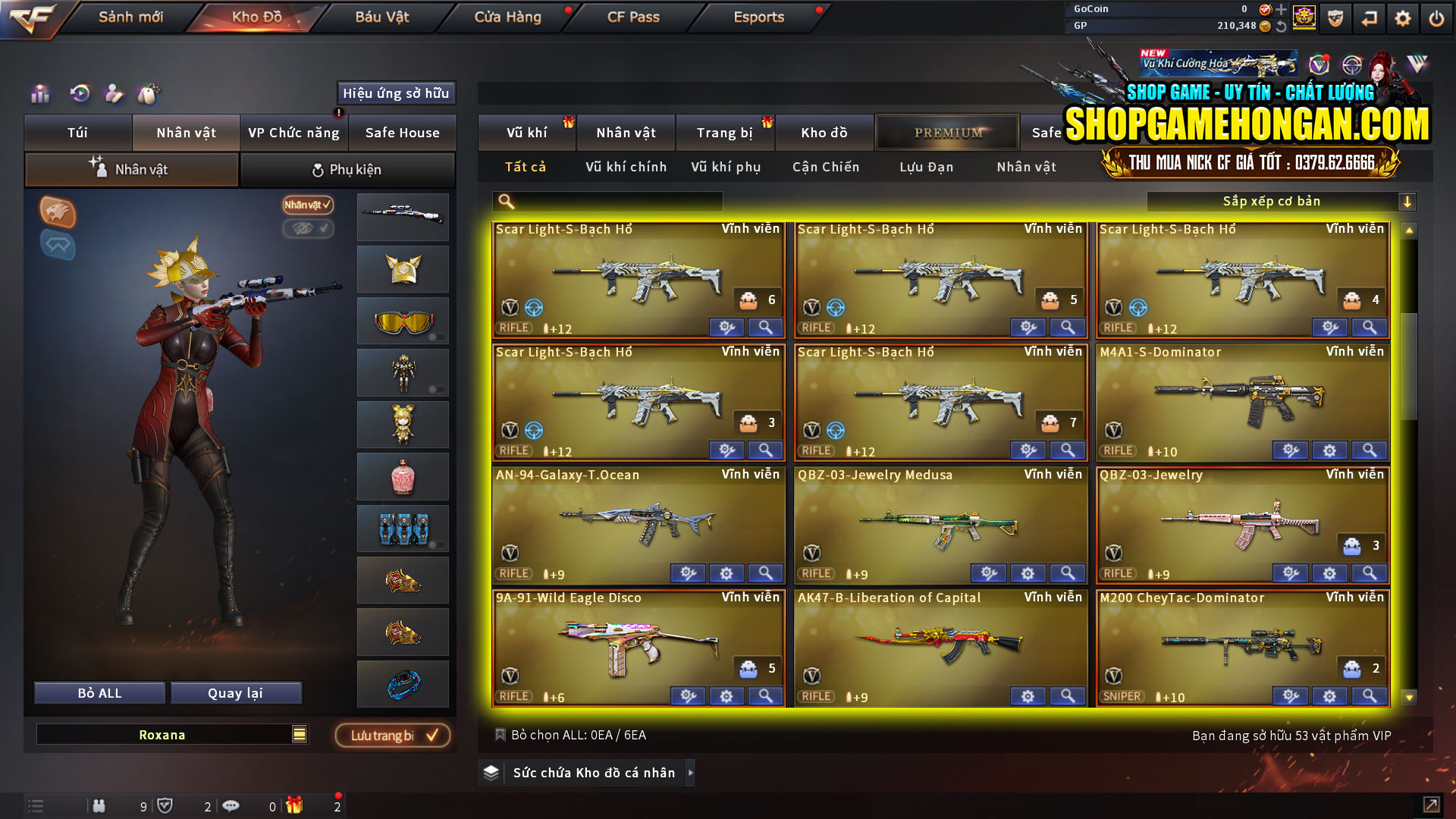Open the ranking statistics icon above character panel
This screenshot has width=1456, height=819.
click(x=39, y=94)
